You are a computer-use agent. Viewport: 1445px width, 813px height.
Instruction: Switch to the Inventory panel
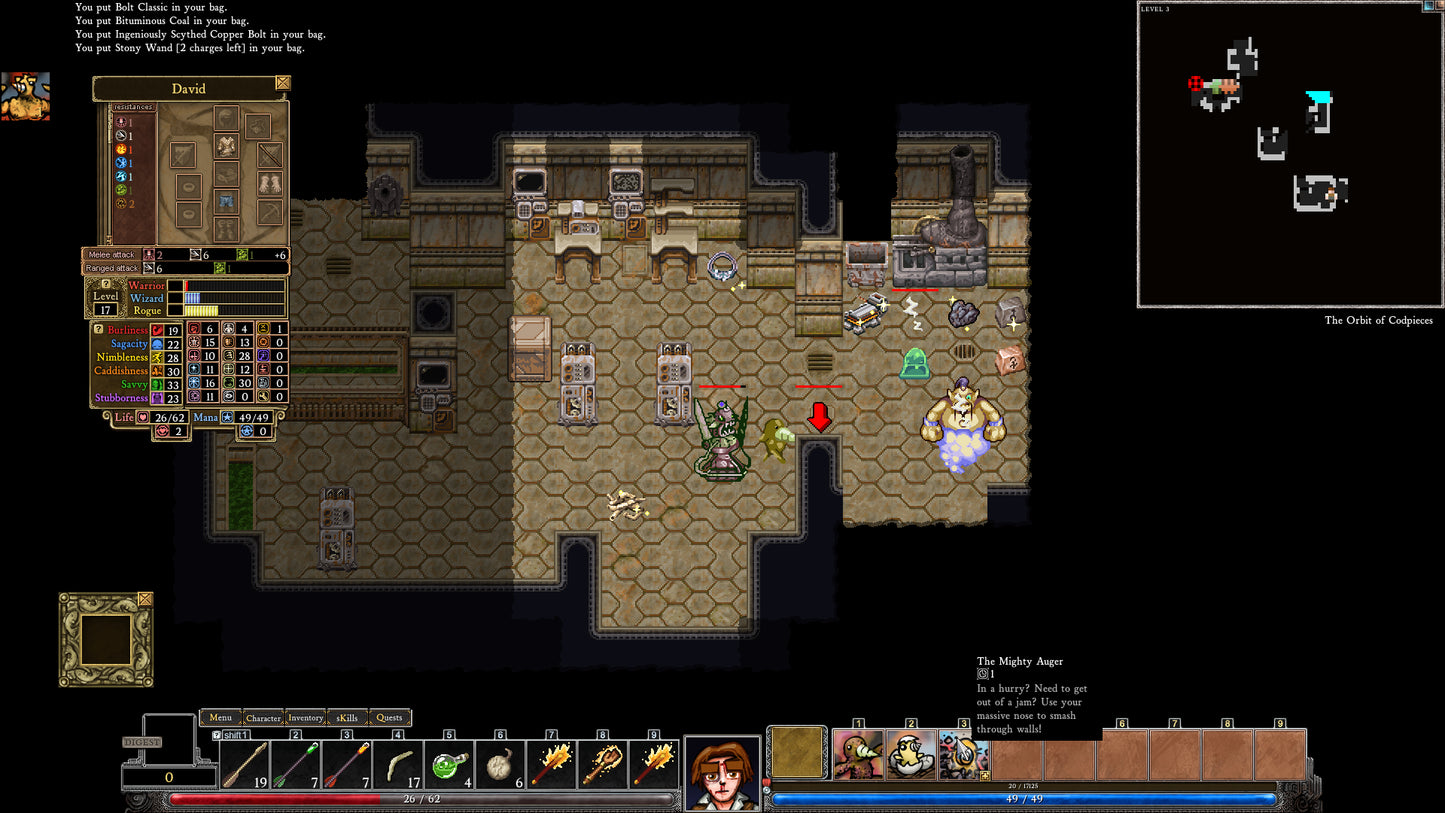(x=306, y=718)
